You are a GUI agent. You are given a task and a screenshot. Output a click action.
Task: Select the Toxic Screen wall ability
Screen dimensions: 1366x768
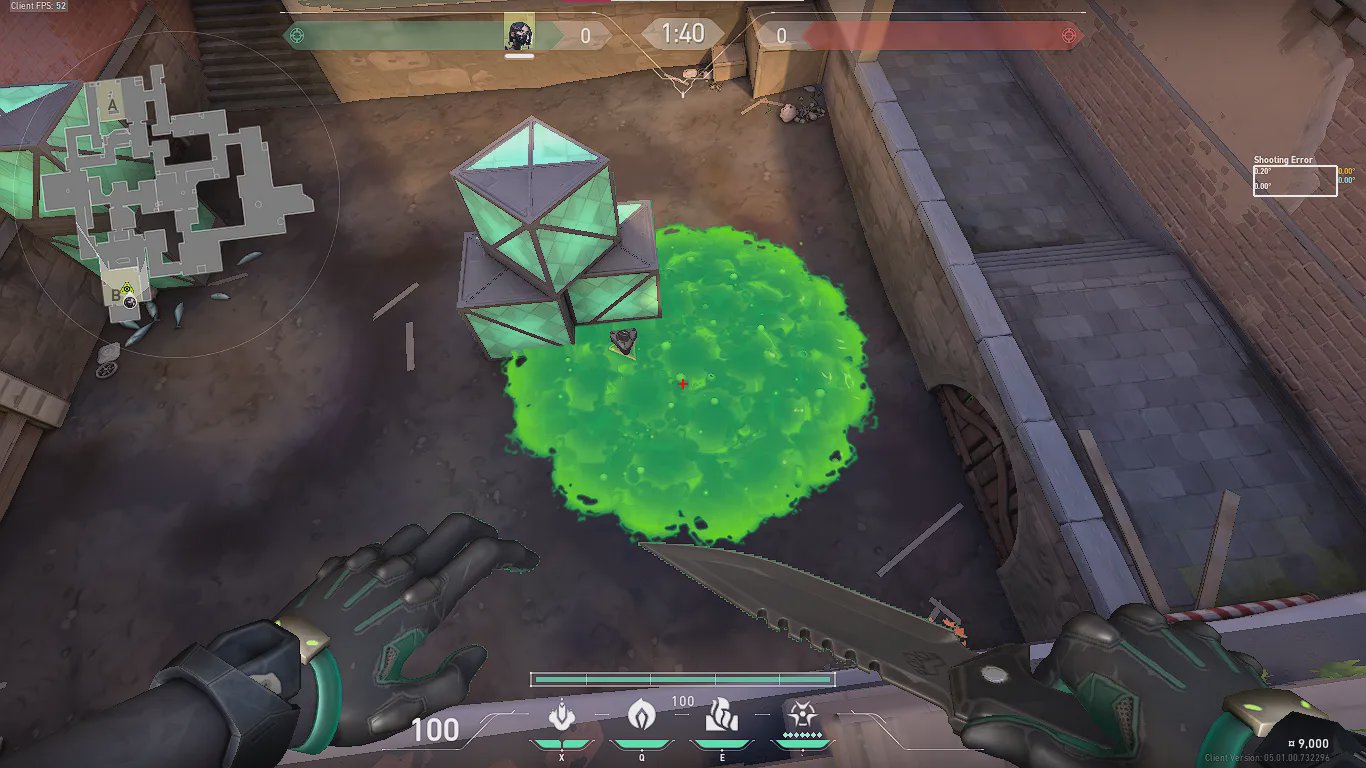click(721, 716)
